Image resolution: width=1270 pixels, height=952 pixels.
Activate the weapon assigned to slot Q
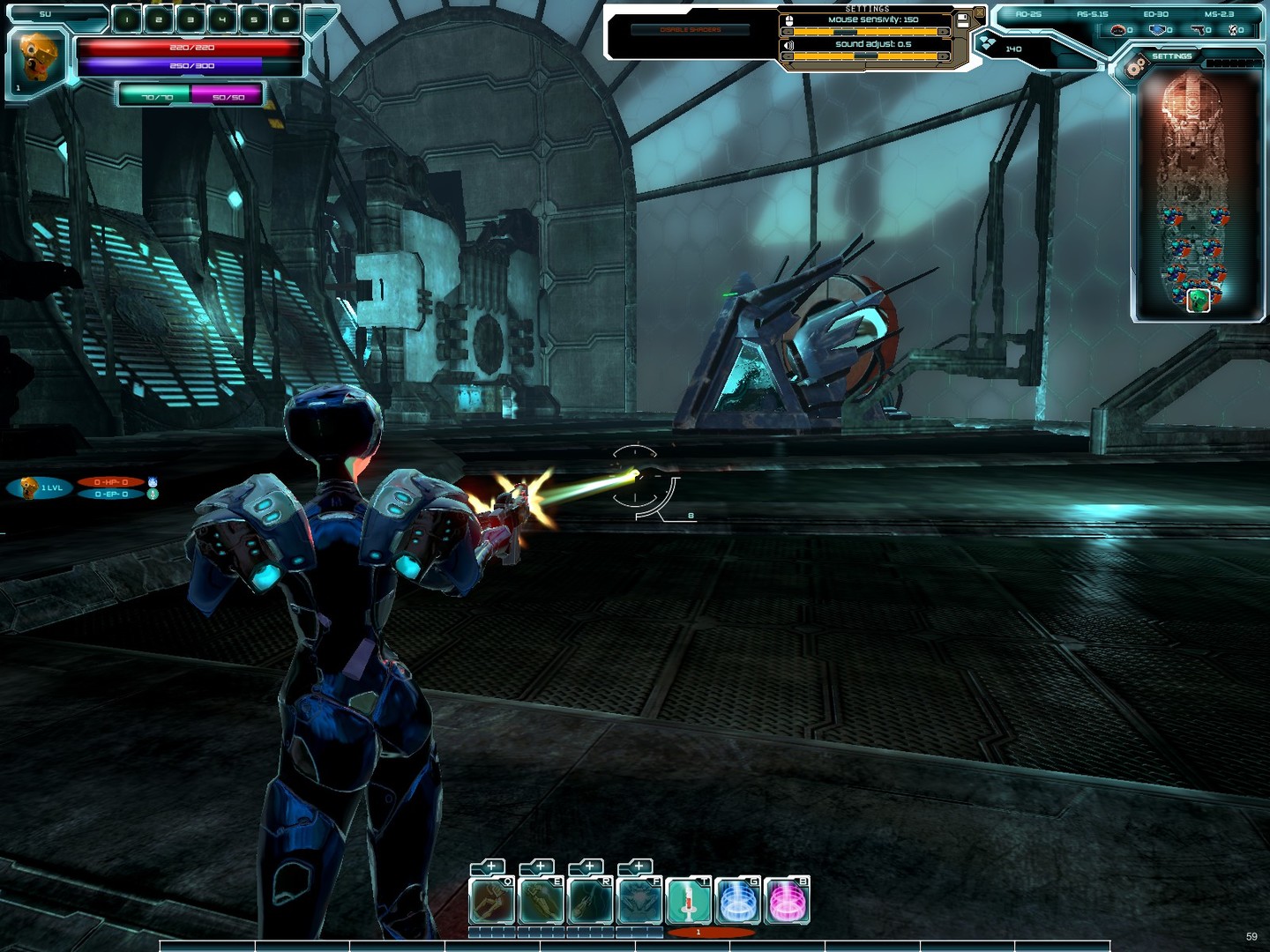point(492,900)
